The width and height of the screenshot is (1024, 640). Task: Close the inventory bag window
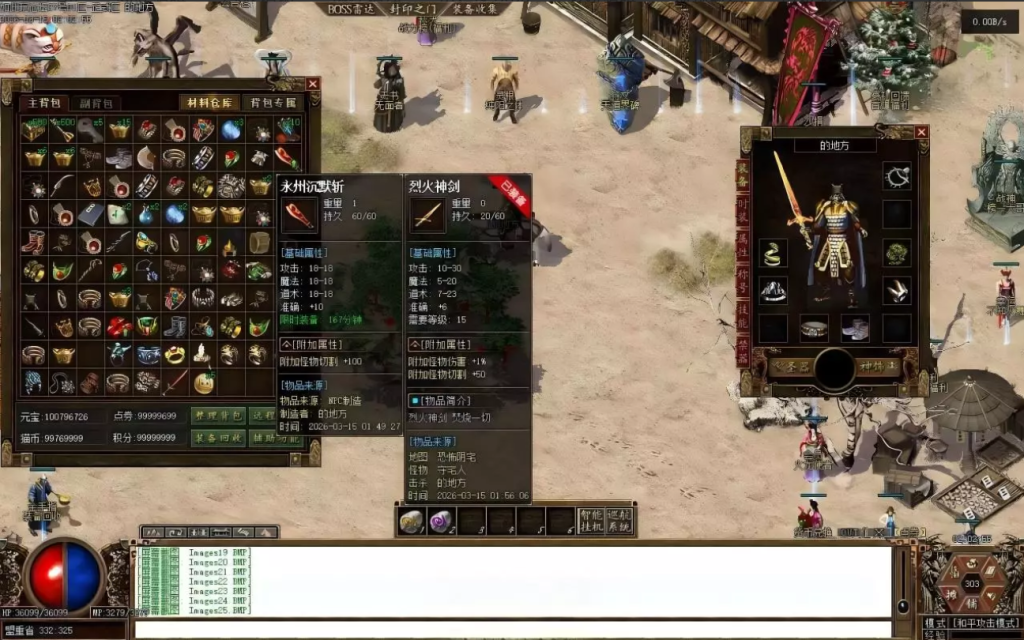tap(313, 84)
